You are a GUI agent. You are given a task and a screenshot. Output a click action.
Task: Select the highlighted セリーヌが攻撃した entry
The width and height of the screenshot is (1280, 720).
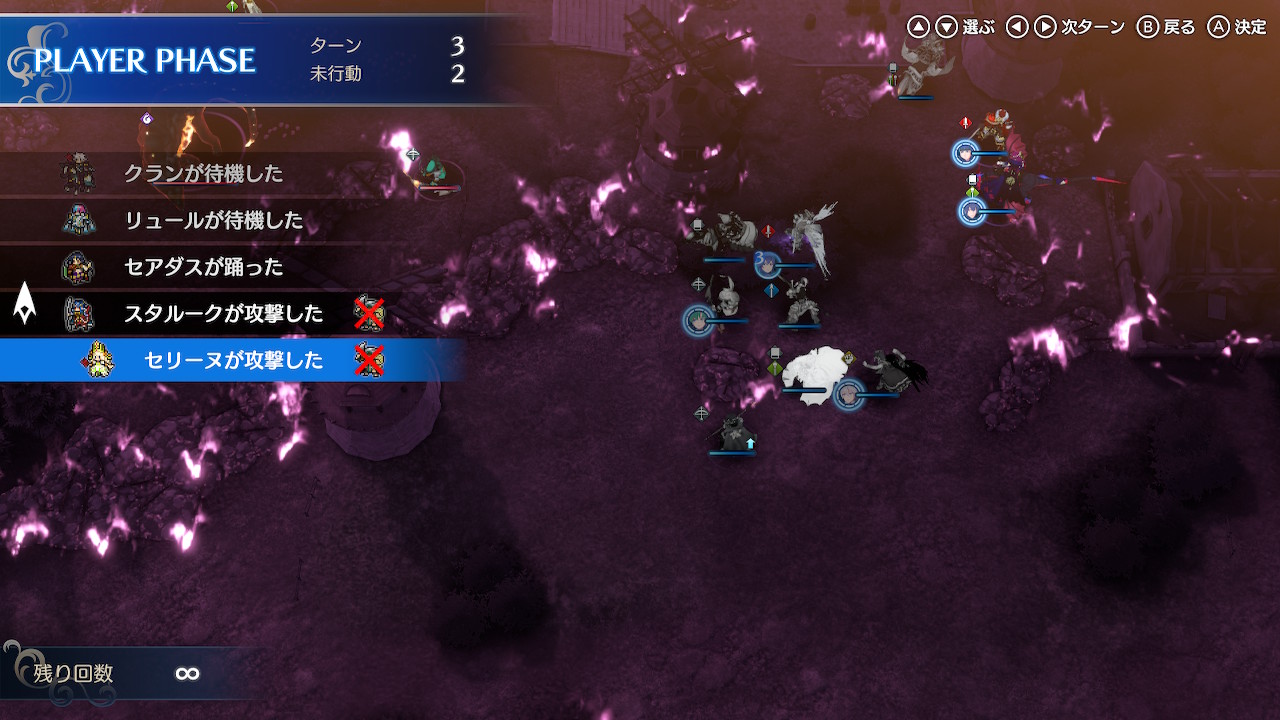pyautogui.click(x=233, y=360)
